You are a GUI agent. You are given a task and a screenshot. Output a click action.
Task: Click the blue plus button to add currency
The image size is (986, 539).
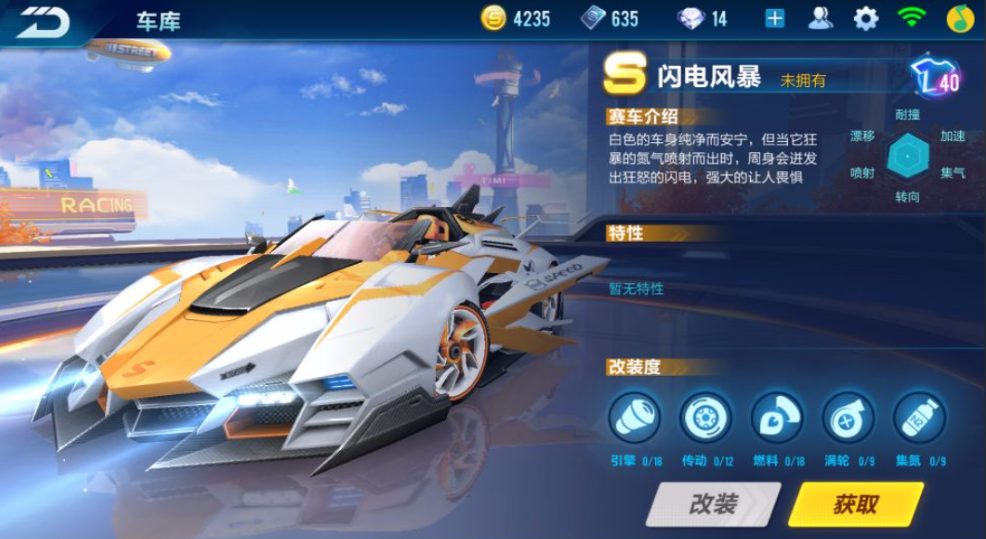point(775,19)
